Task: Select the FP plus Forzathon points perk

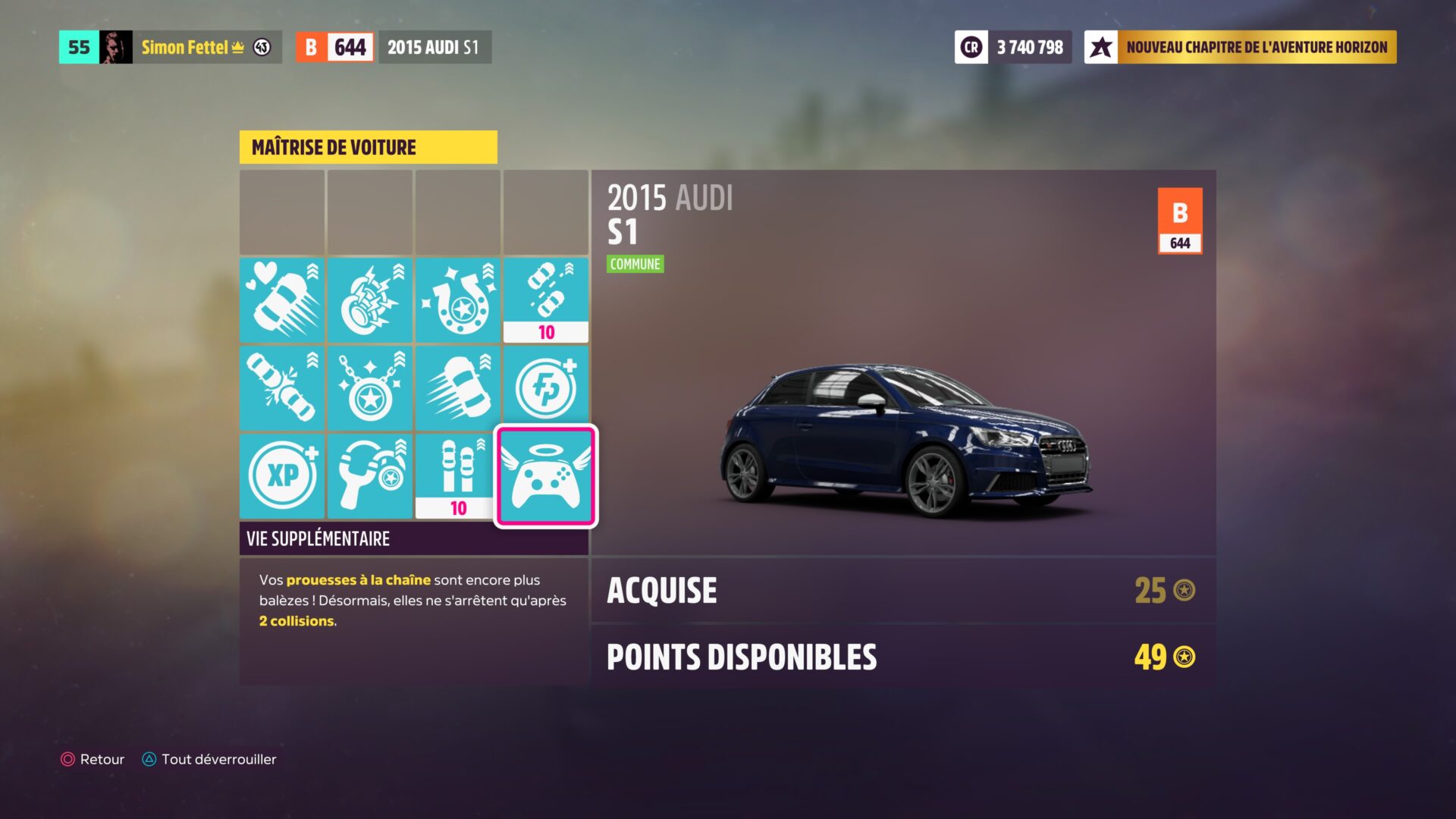Action: 545,388
